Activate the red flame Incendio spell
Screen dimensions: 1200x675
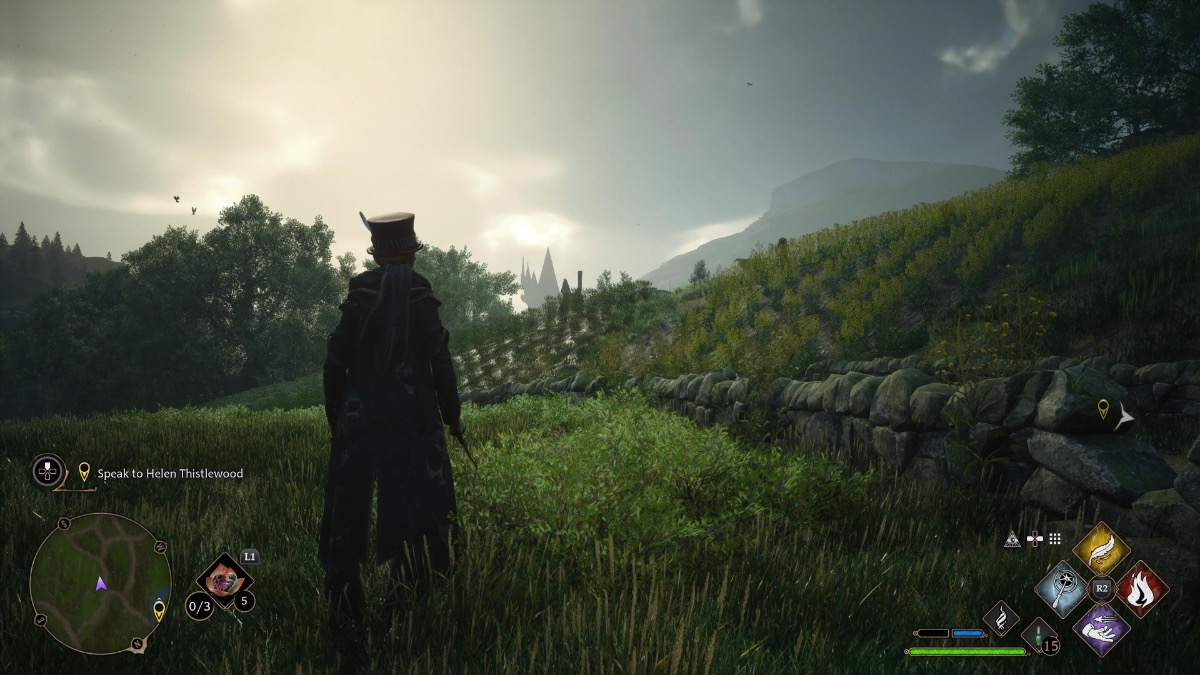pos(1141,589)
